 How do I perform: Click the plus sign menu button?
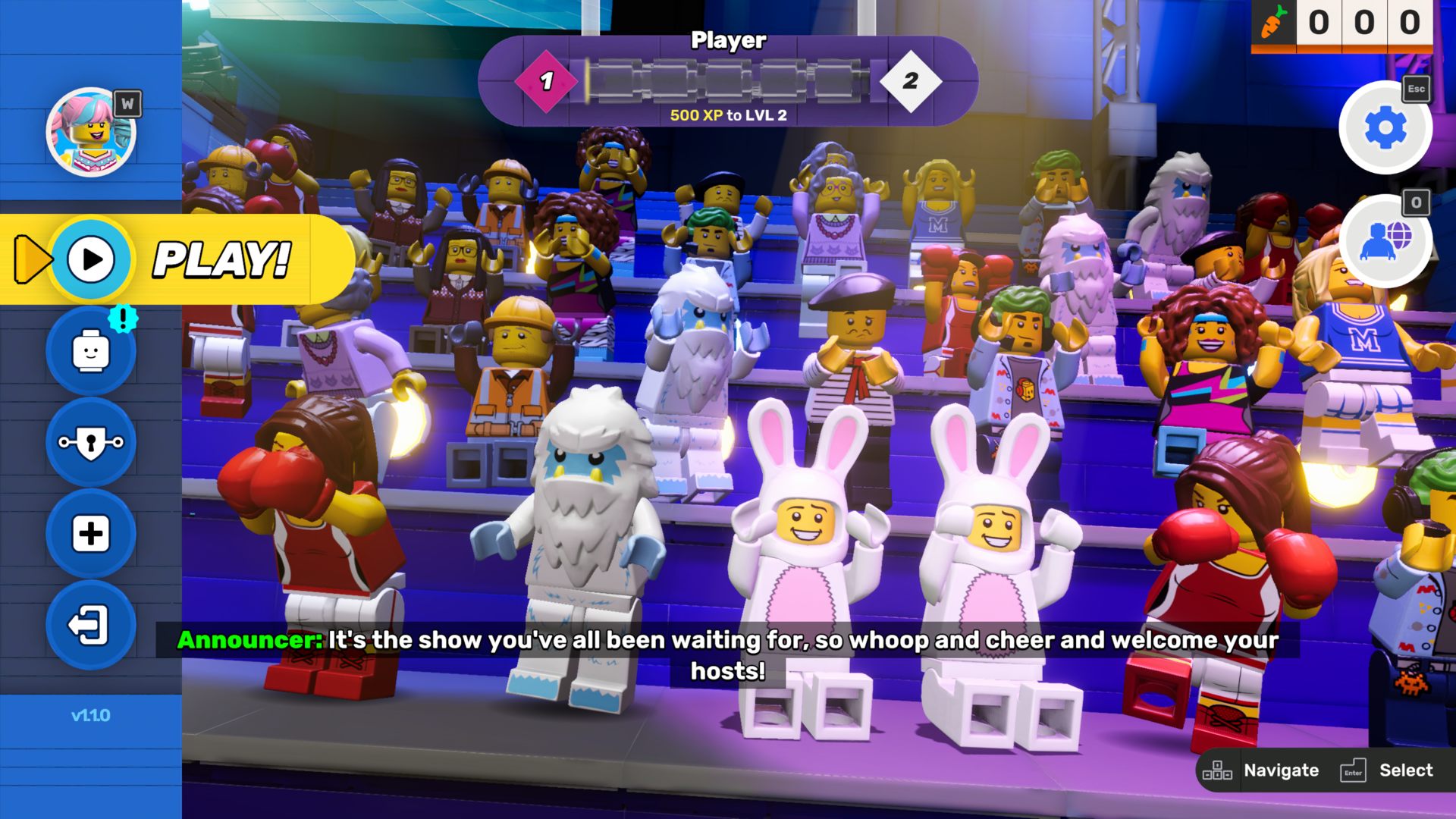pos(91,534)
